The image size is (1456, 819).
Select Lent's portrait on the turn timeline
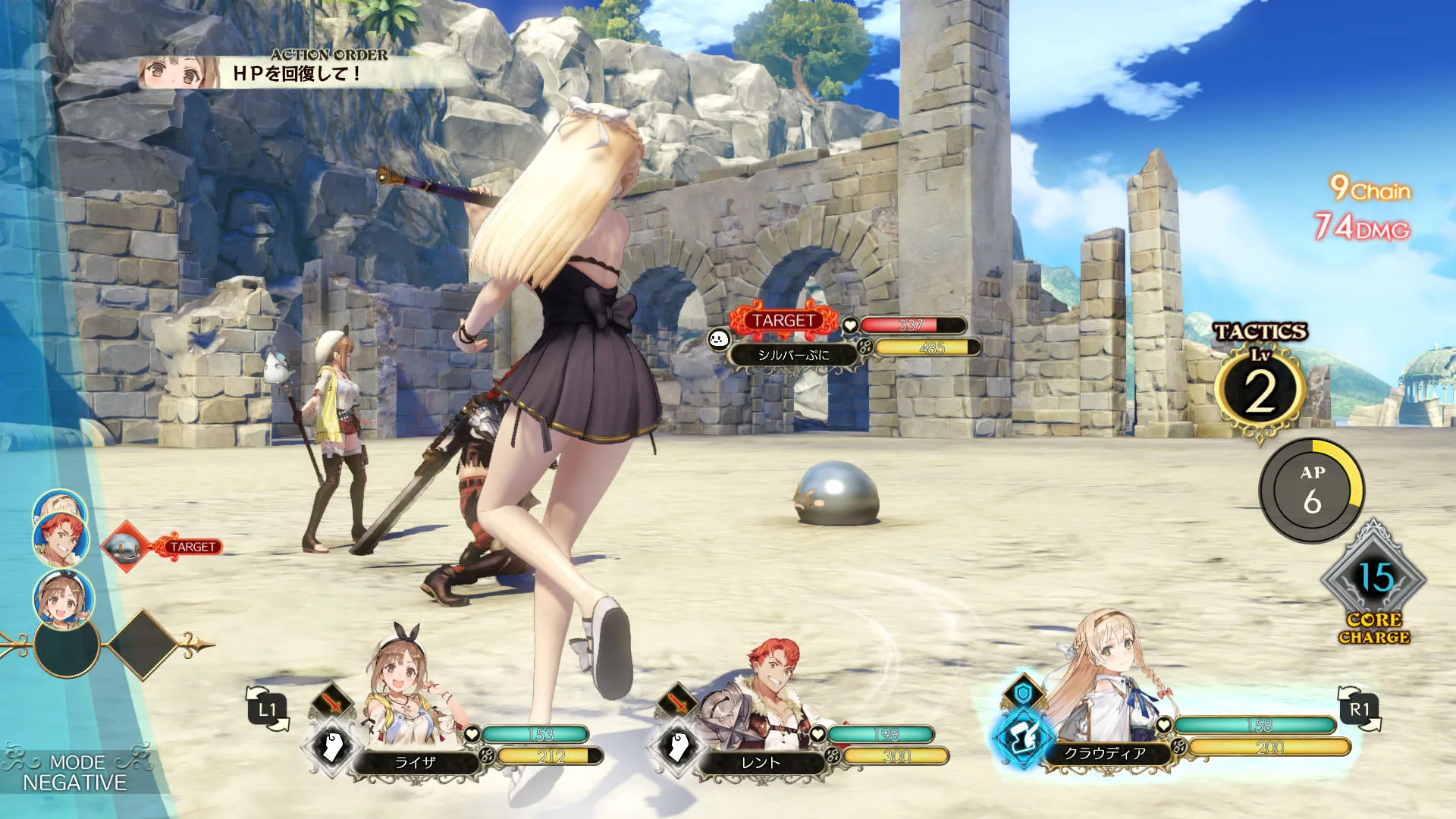coord(61,540)
